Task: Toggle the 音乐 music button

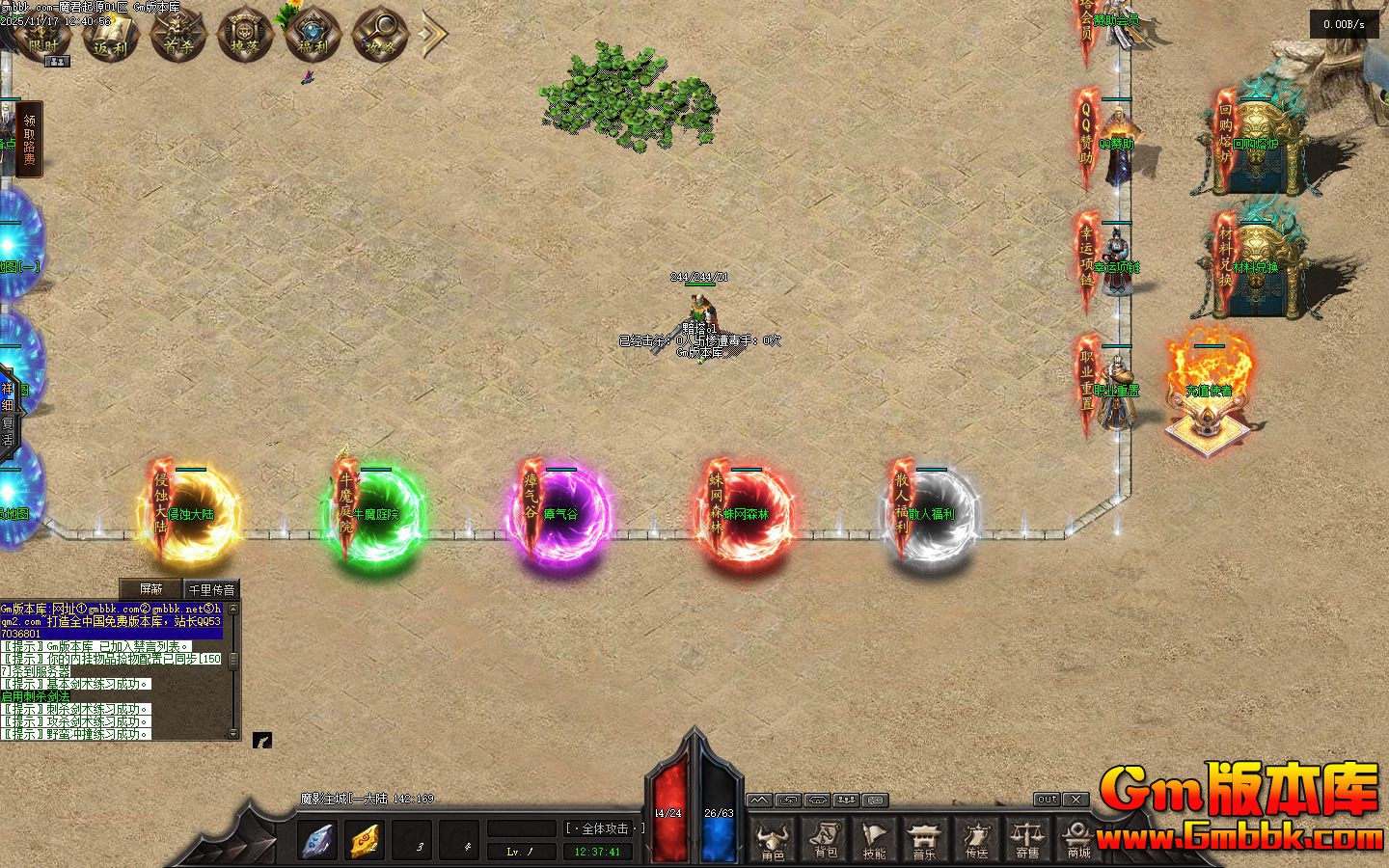Action: tap(925, 840)
